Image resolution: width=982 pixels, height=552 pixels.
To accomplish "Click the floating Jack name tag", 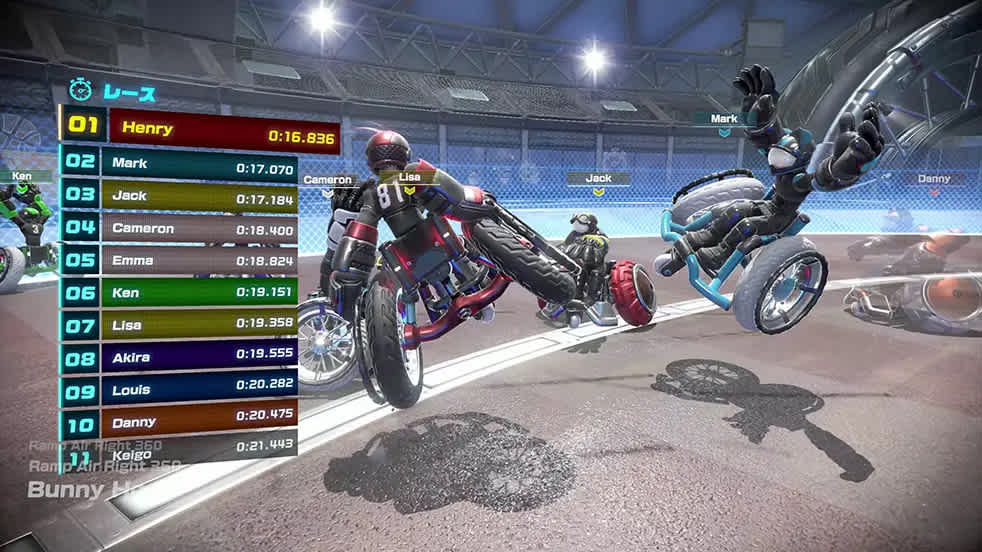I will tap(599, 179).
